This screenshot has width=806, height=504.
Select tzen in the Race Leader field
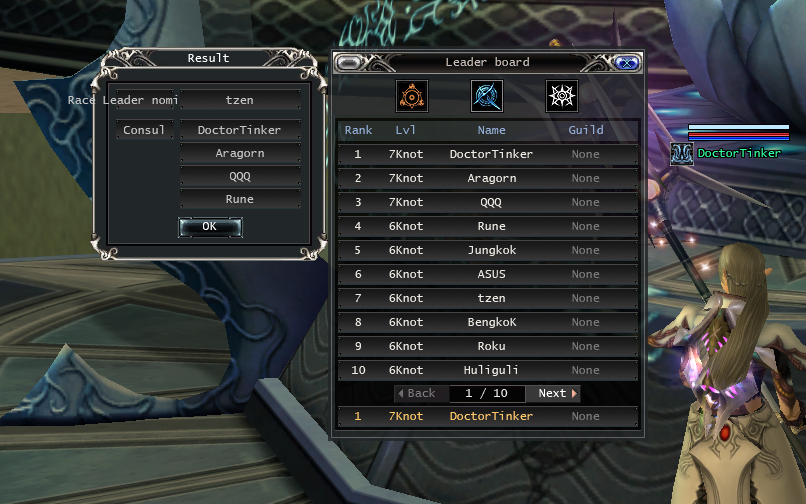pos(240,100)
